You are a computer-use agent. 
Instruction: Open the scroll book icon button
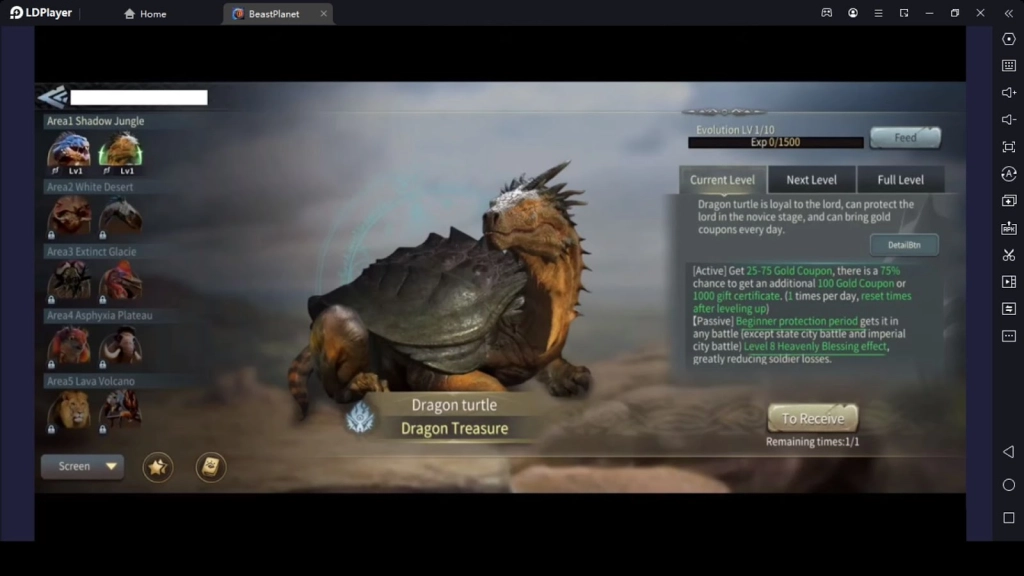(210, 466)
